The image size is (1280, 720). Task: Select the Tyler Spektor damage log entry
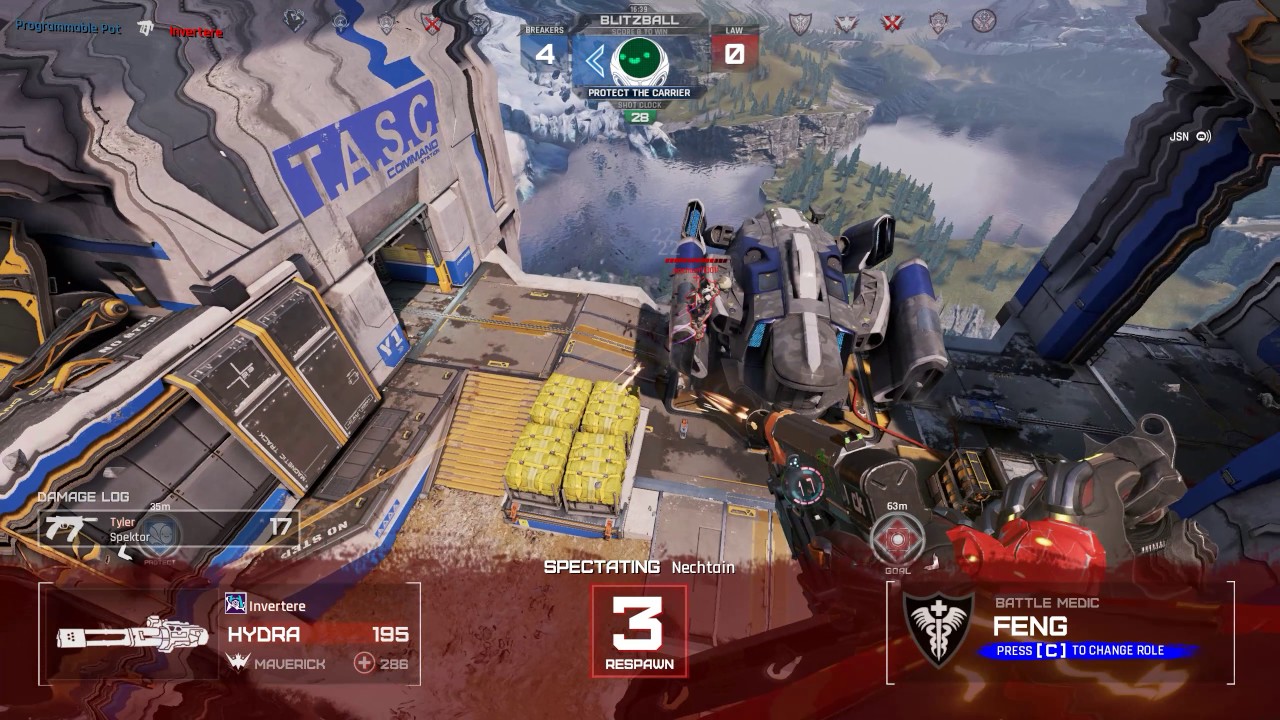coord(168,529)
